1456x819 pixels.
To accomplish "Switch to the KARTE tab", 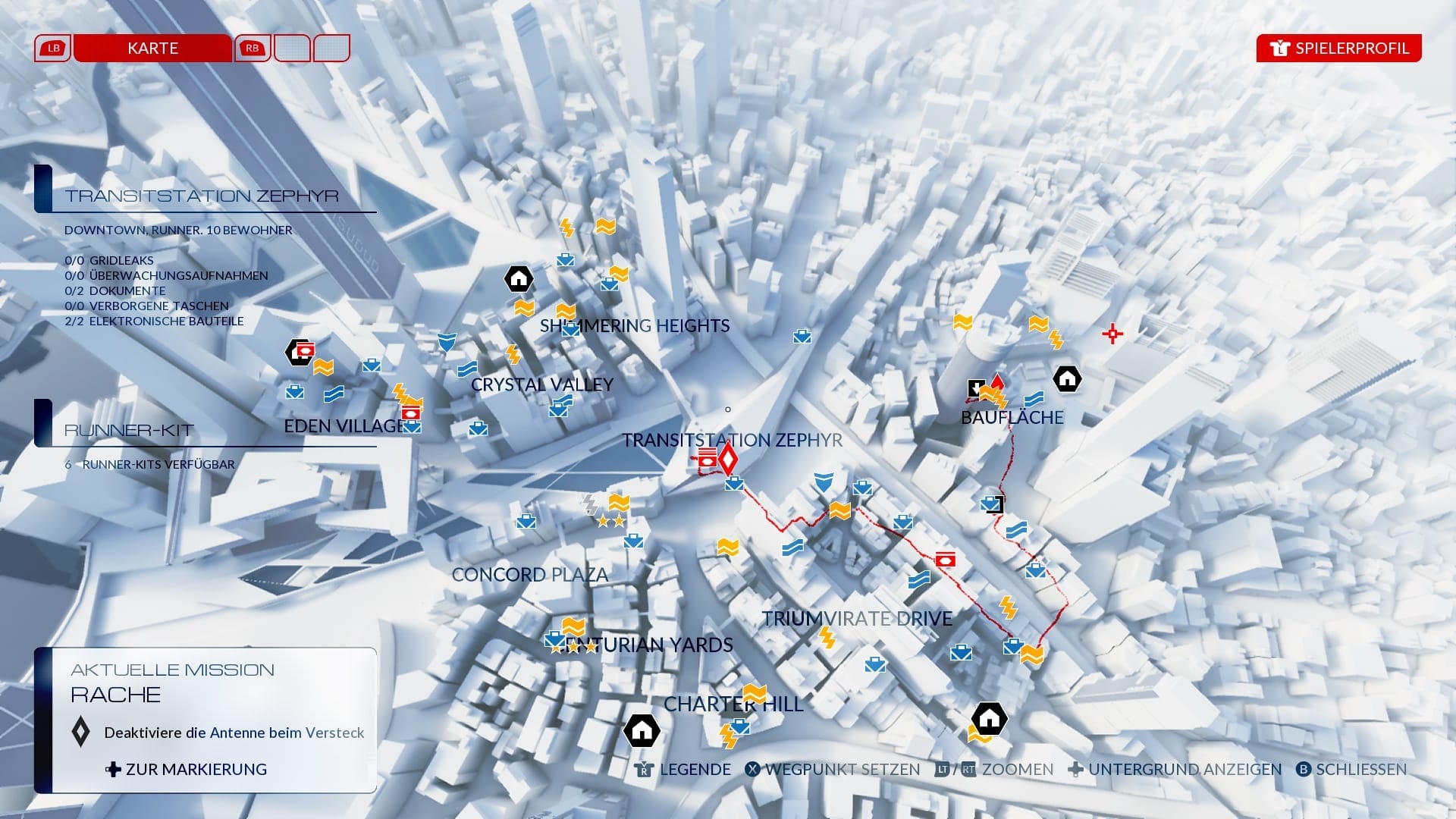I will 152,48.
